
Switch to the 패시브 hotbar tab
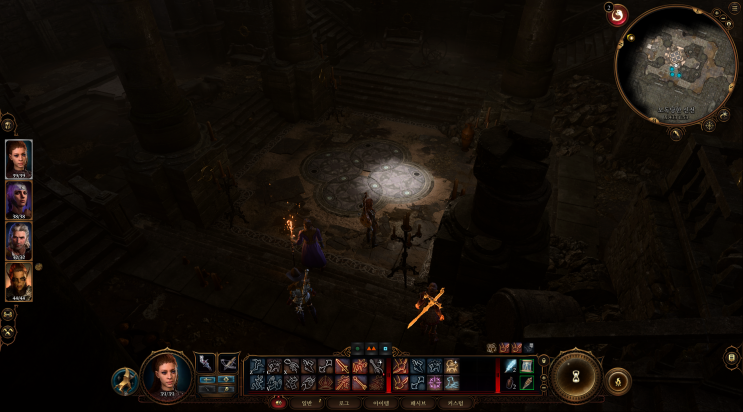tap(418, 403)
